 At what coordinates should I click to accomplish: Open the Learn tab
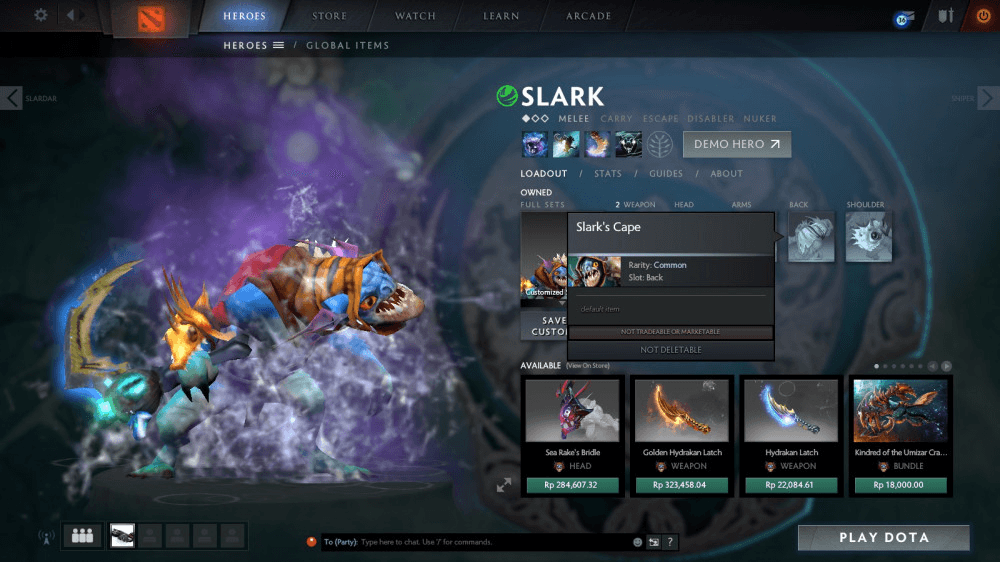[500, 16]
